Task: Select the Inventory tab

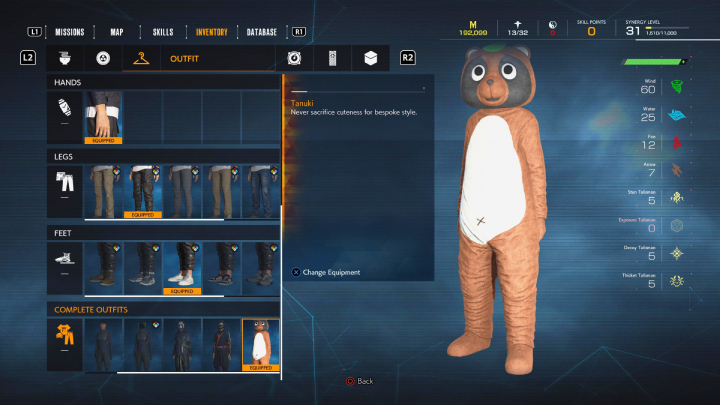Action: coord(211,32)
